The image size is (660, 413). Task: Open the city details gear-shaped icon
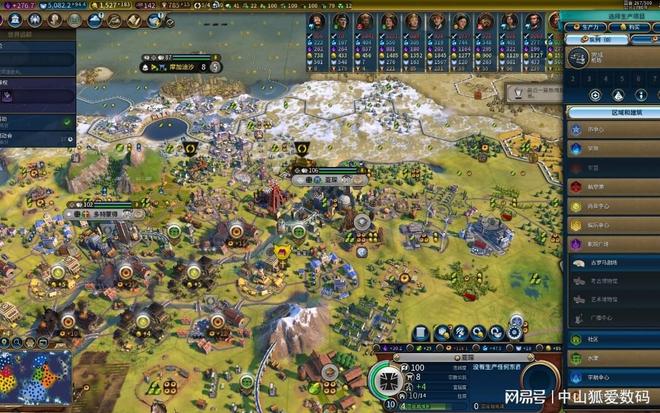(516, 332)
